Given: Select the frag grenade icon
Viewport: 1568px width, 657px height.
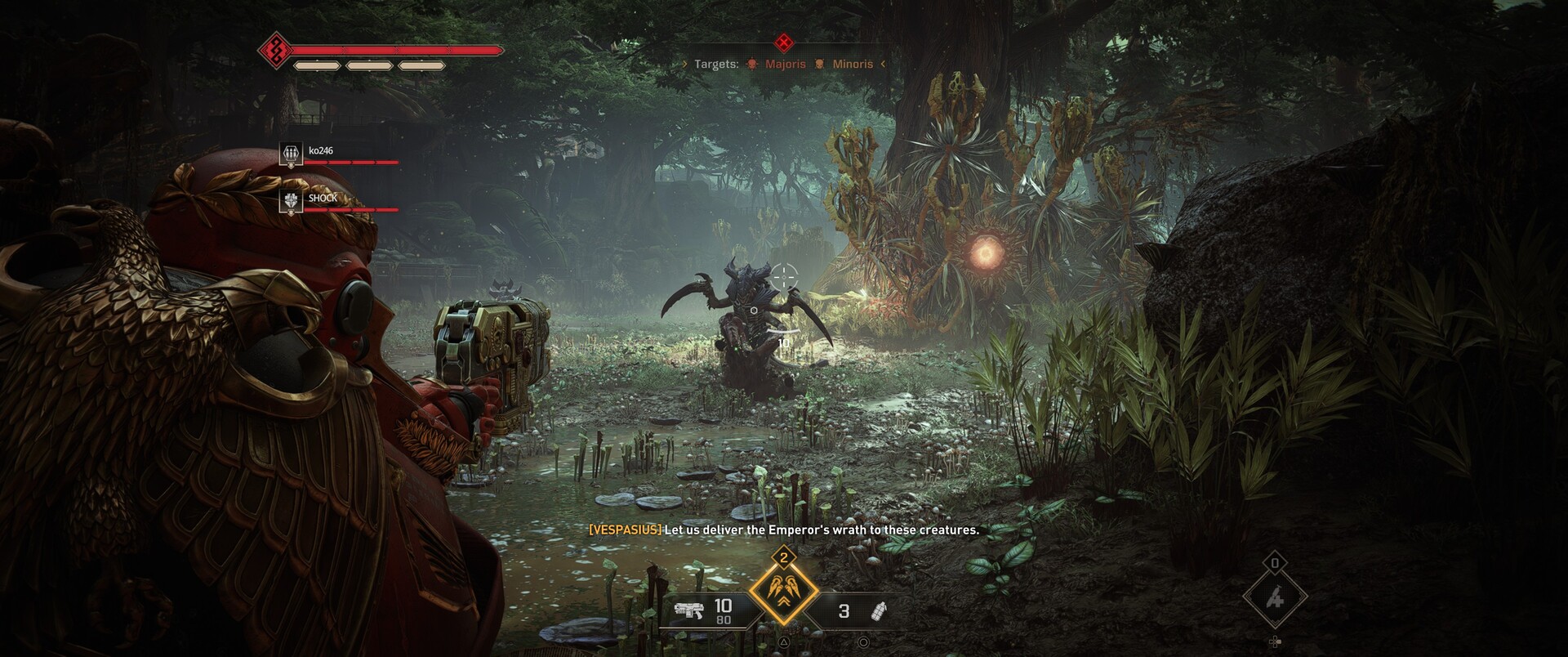Looking at the screenshot, I should click(x=879, y=611).
